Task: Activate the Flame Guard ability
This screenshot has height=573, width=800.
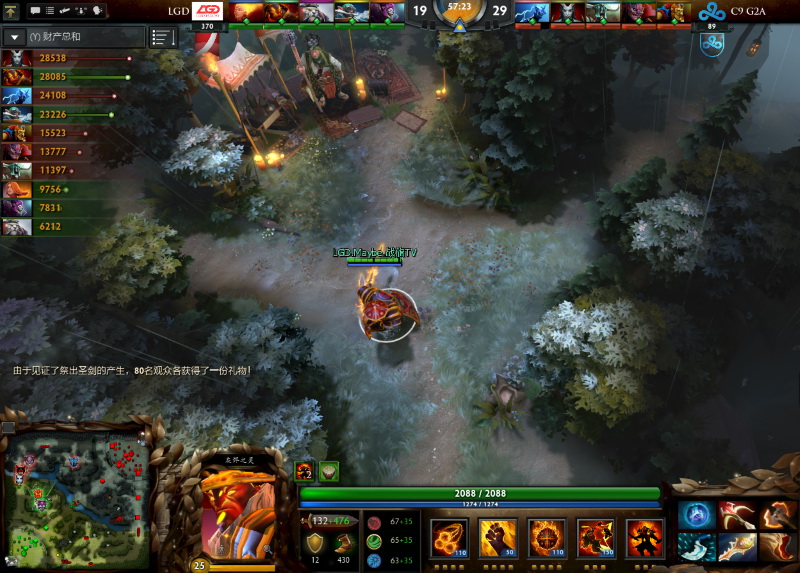Action: [545, 537]
